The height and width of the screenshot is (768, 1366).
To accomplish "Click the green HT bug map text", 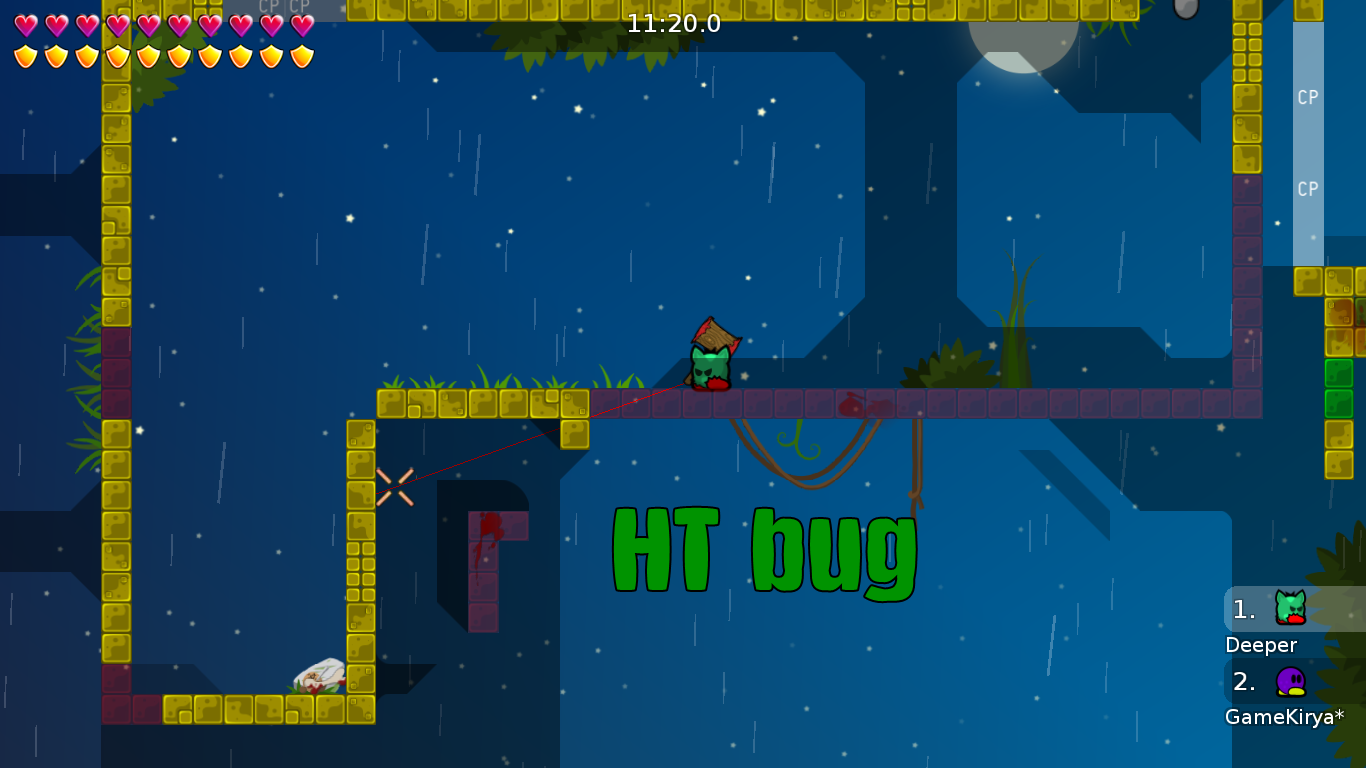I will (x=763, y=551).
